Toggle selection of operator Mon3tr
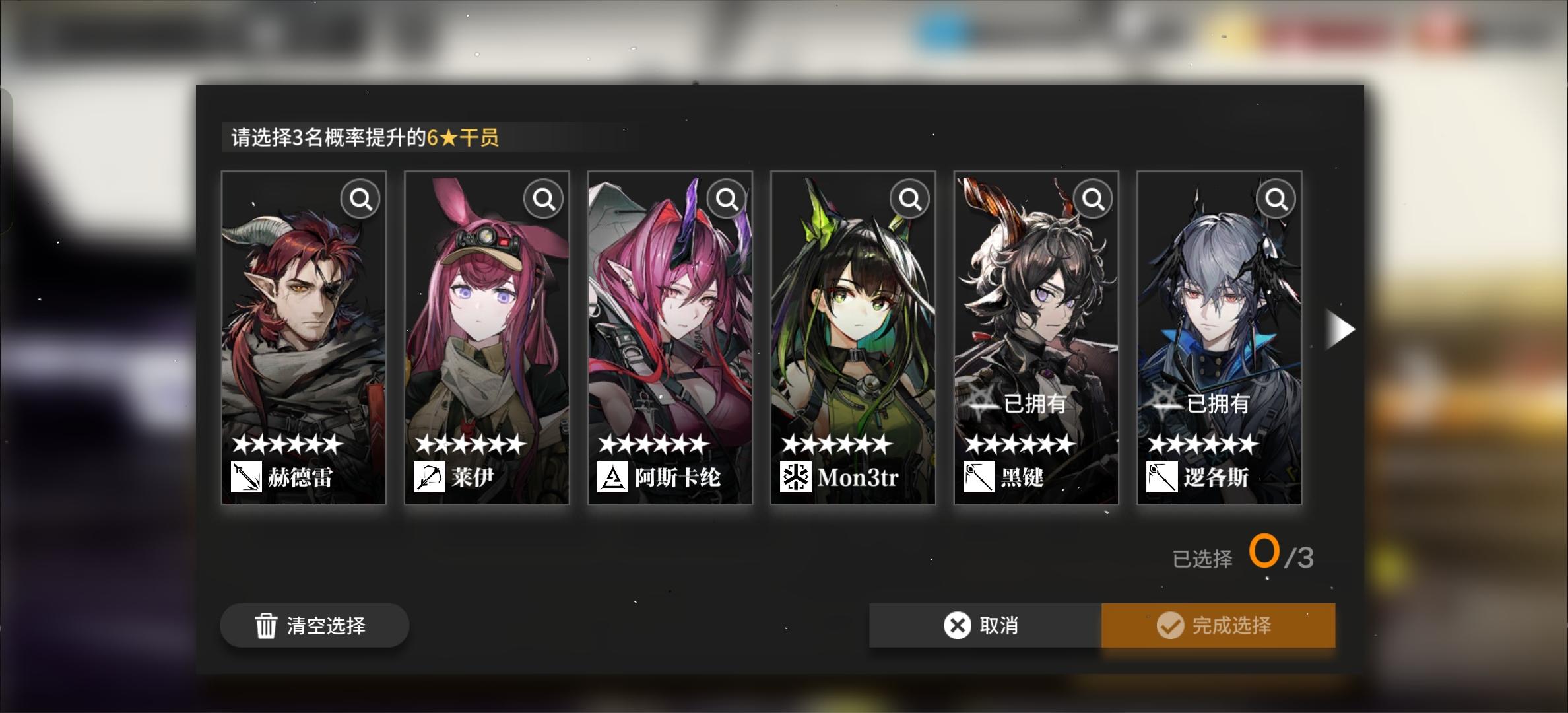 point(853,330)
